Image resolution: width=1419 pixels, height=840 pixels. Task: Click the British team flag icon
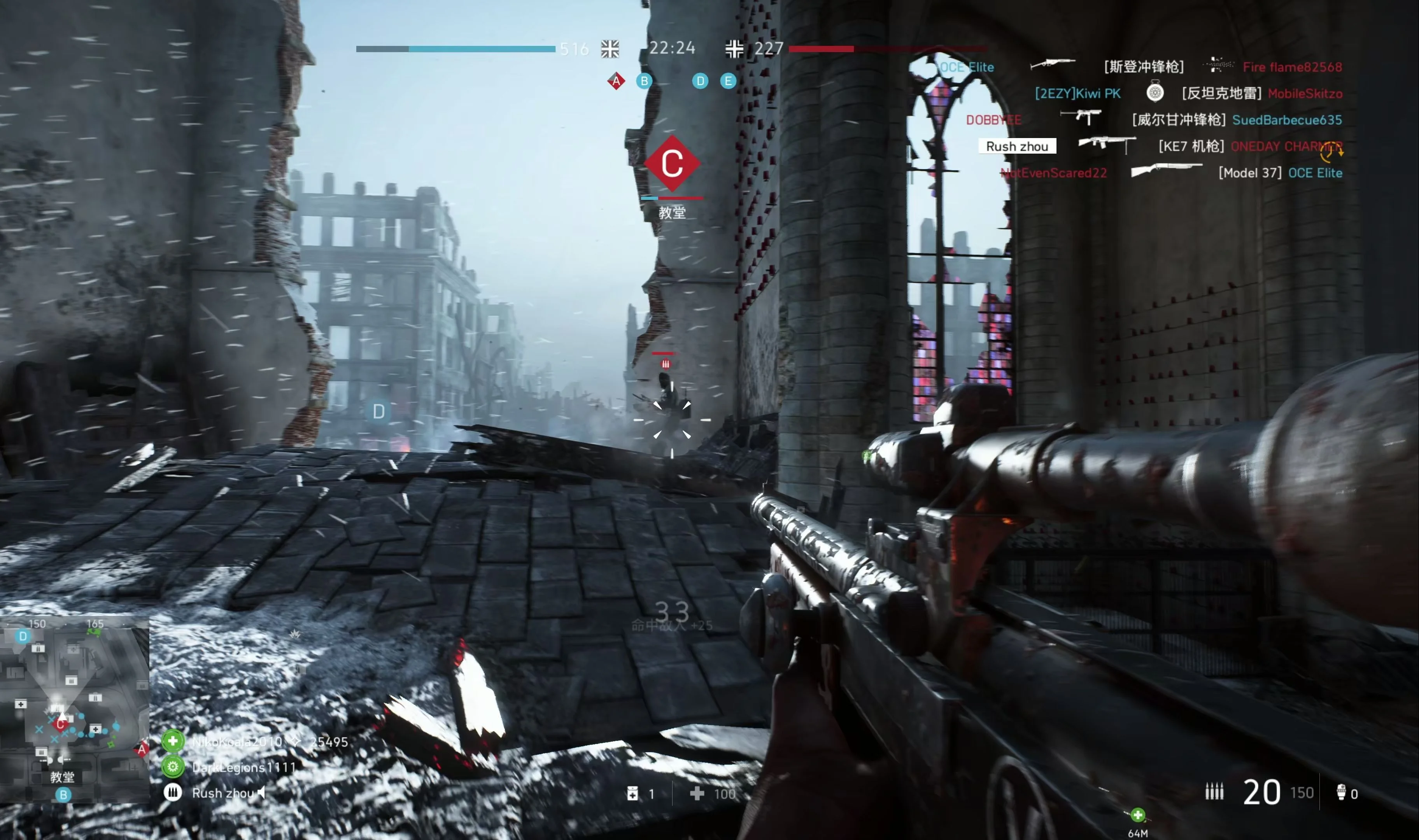tap(610, 49)
